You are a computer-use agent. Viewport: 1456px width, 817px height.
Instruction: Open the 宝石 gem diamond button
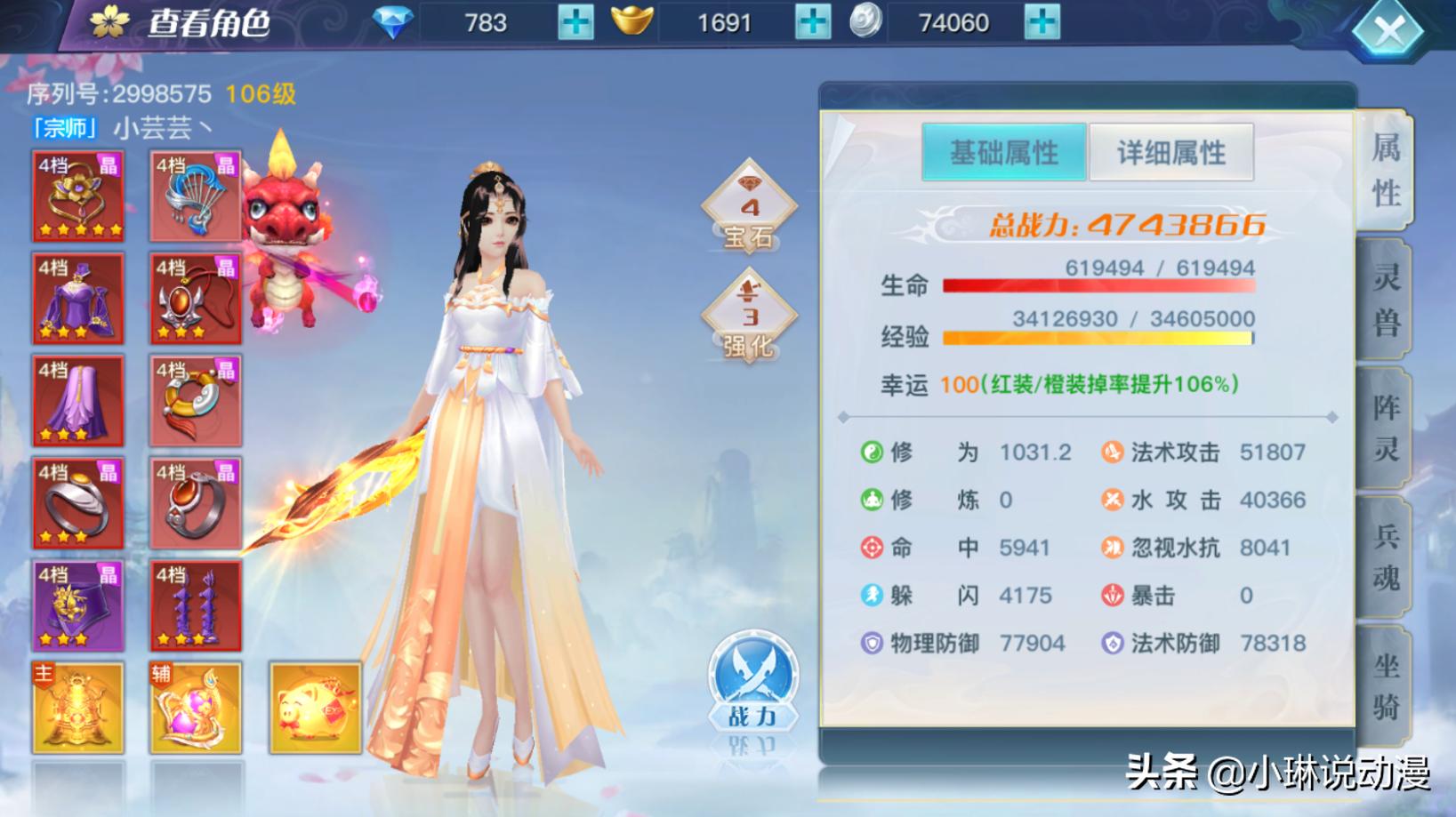(x=749, y=208)
